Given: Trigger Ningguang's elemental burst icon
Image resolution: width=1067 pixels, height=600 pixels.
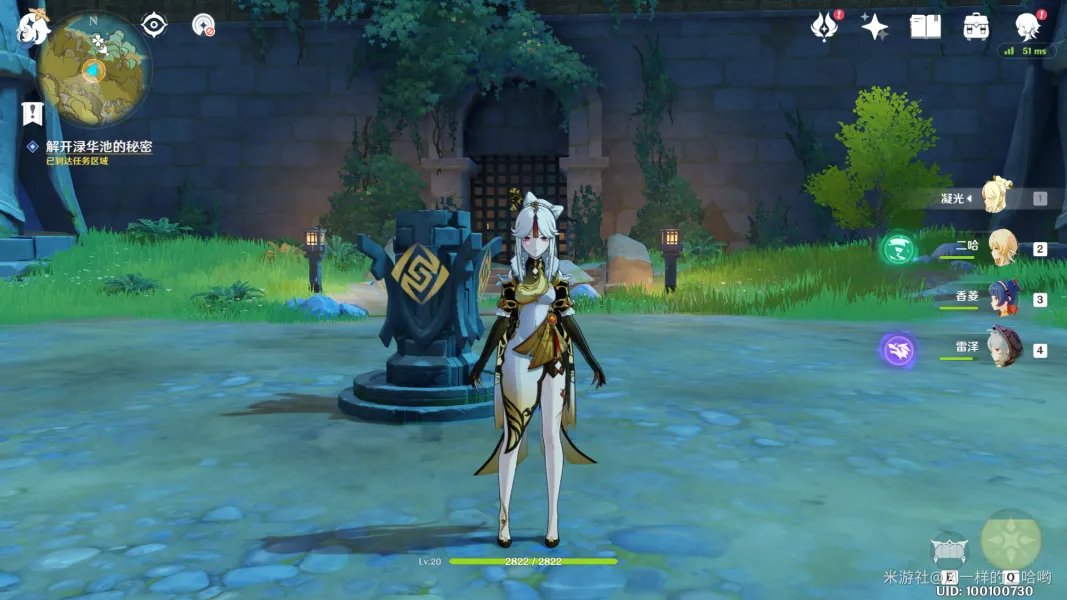Looking at the screenshot, I should 1010,541.
